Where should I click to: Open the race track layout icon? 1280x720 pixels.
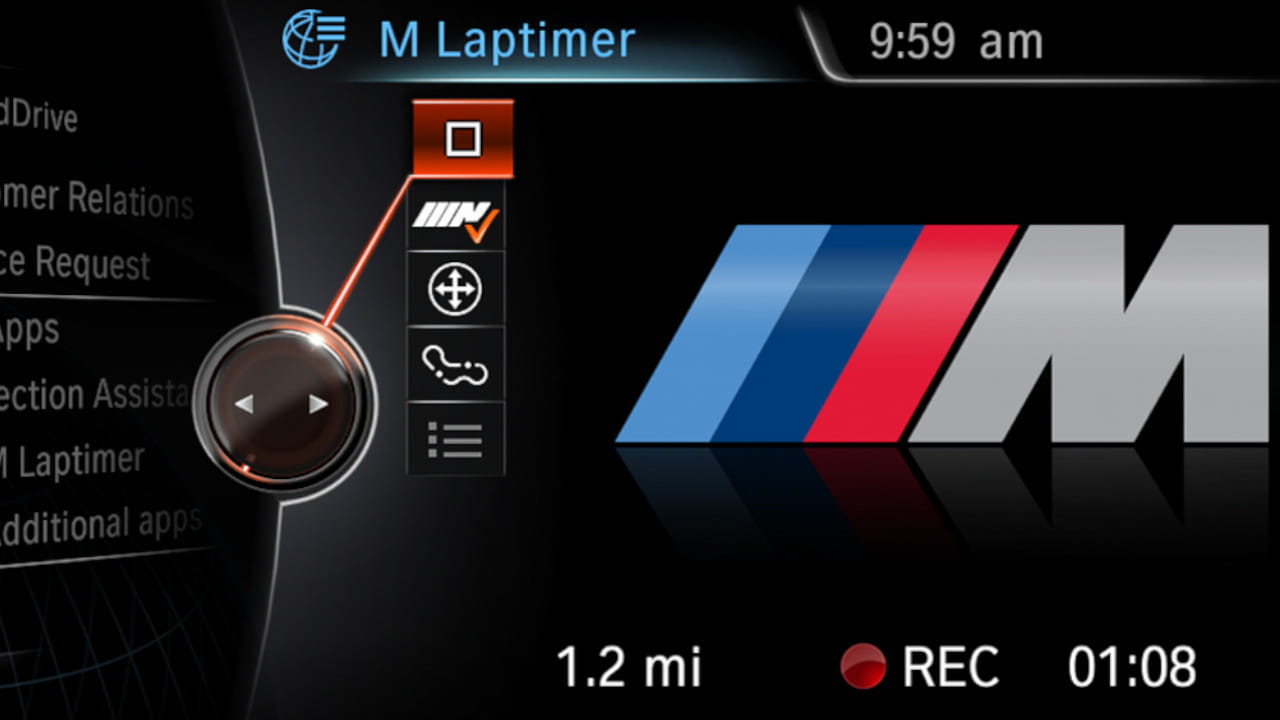tap(456, 364)
